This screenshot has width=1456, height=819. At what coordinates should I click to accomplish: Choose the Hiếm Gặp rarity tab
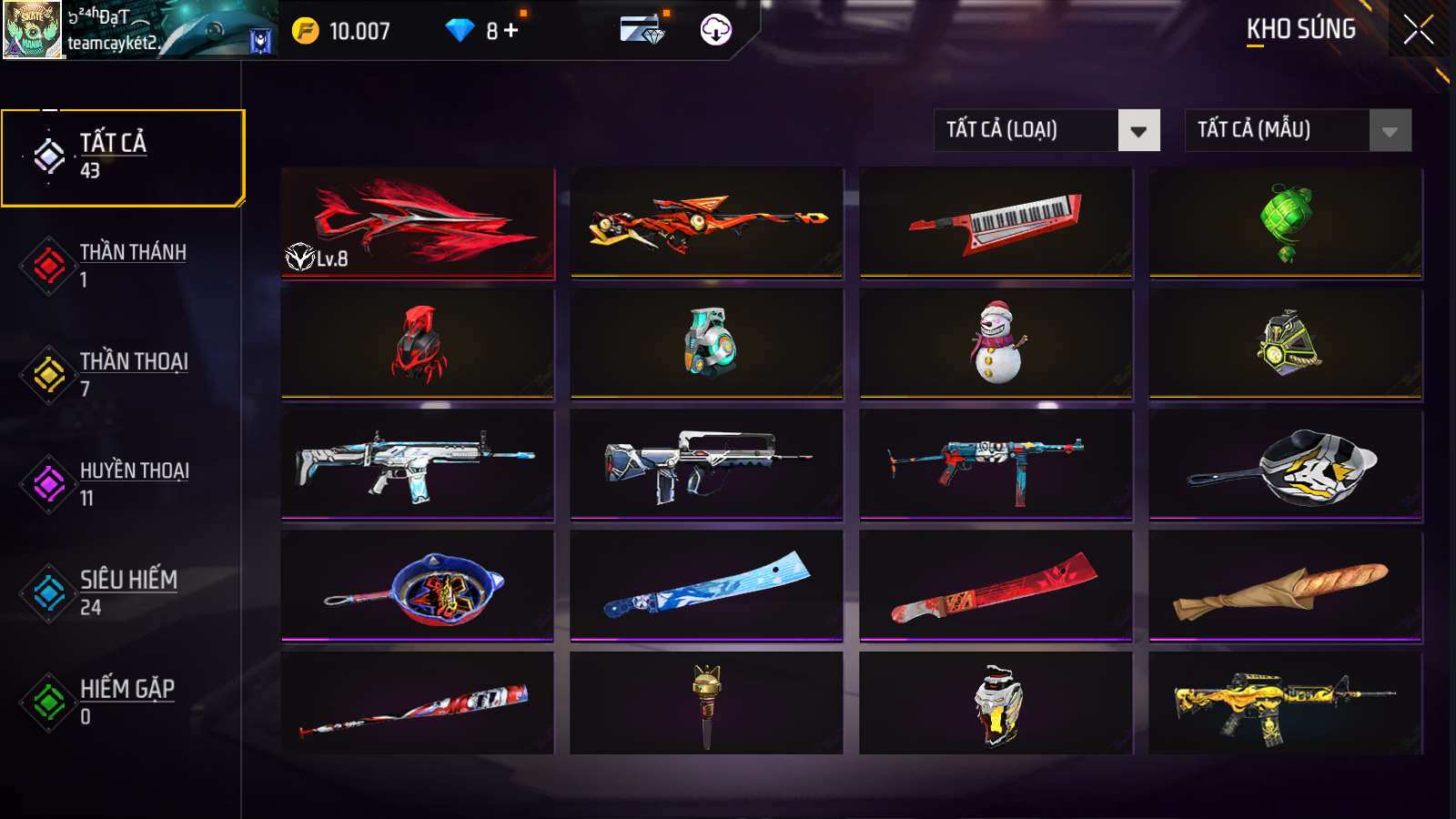click(x=123, y=702)
